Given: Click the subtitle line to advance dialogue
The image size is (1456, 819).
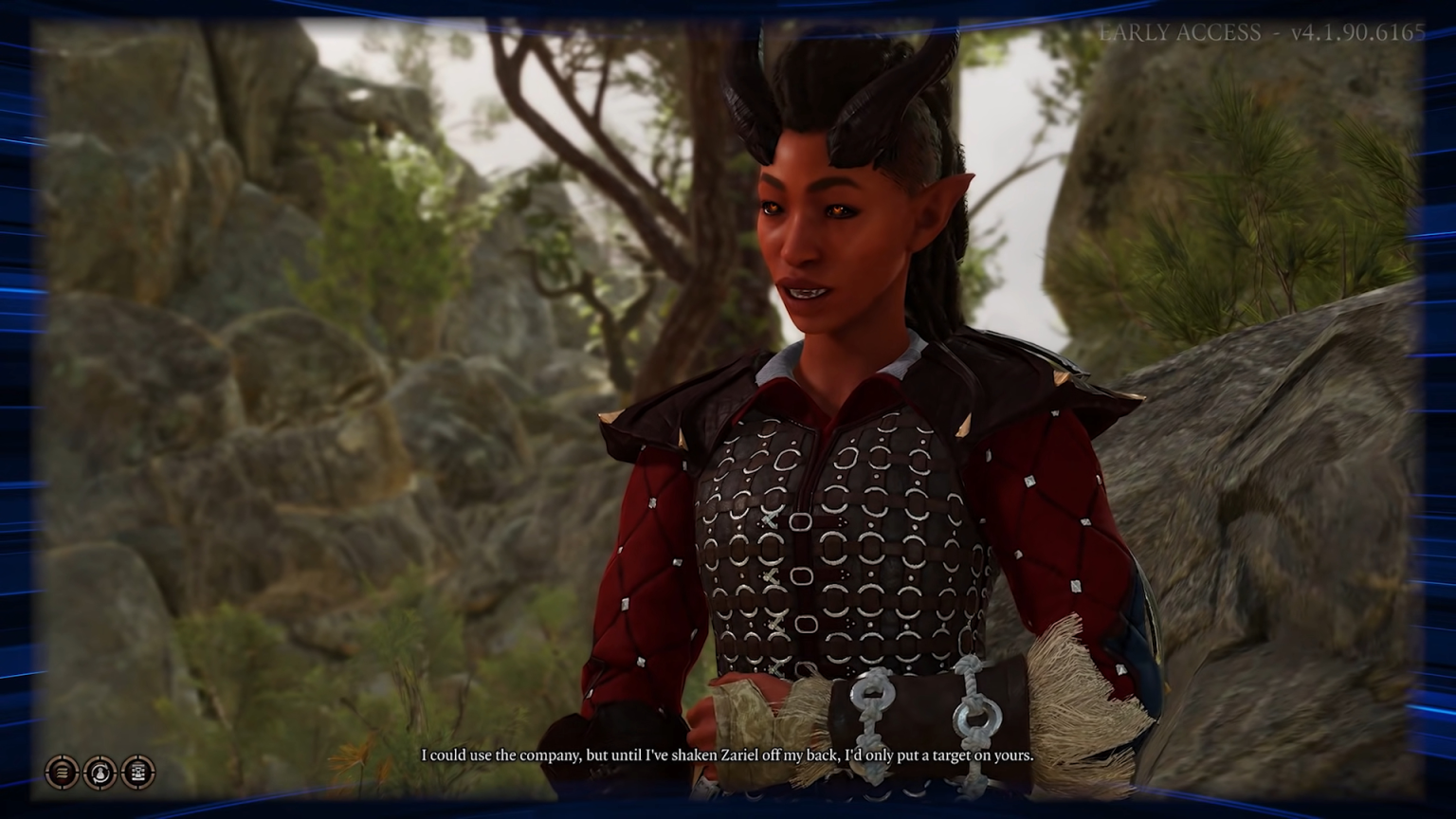Looking at the screenshot, I should (728, 756).
